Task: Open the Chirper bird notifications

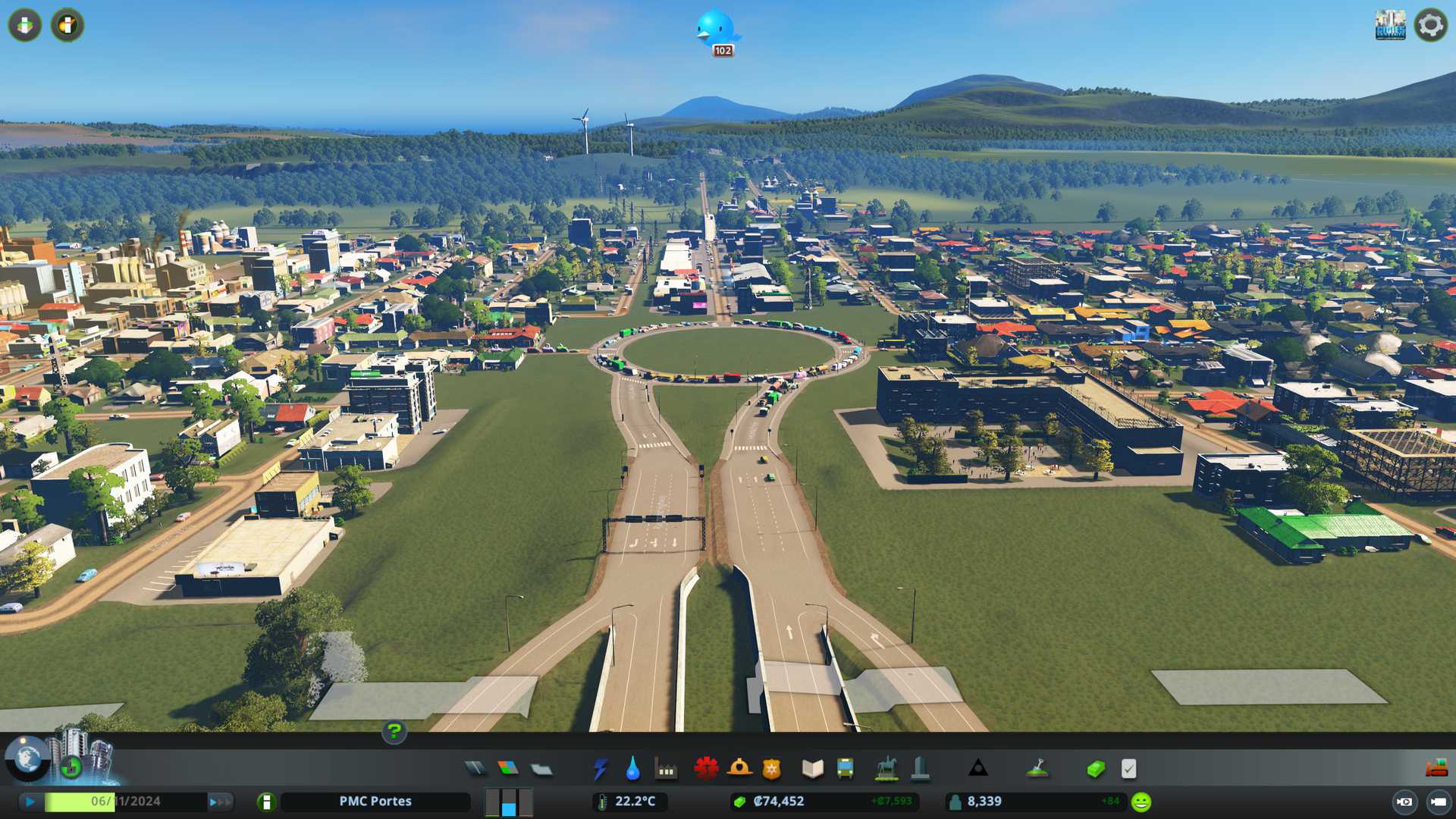Action: tap(716, 29)
